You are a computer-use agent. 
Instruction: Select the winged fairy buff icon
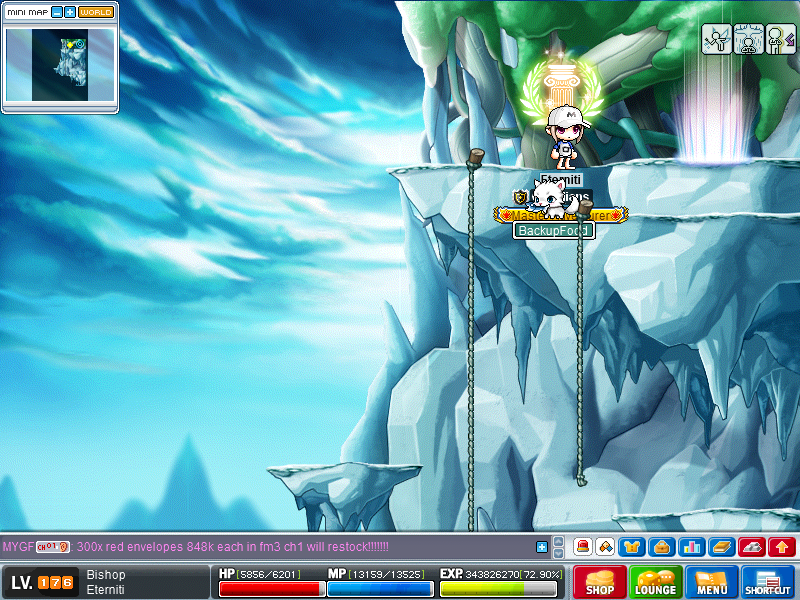(x=716, y=39)
